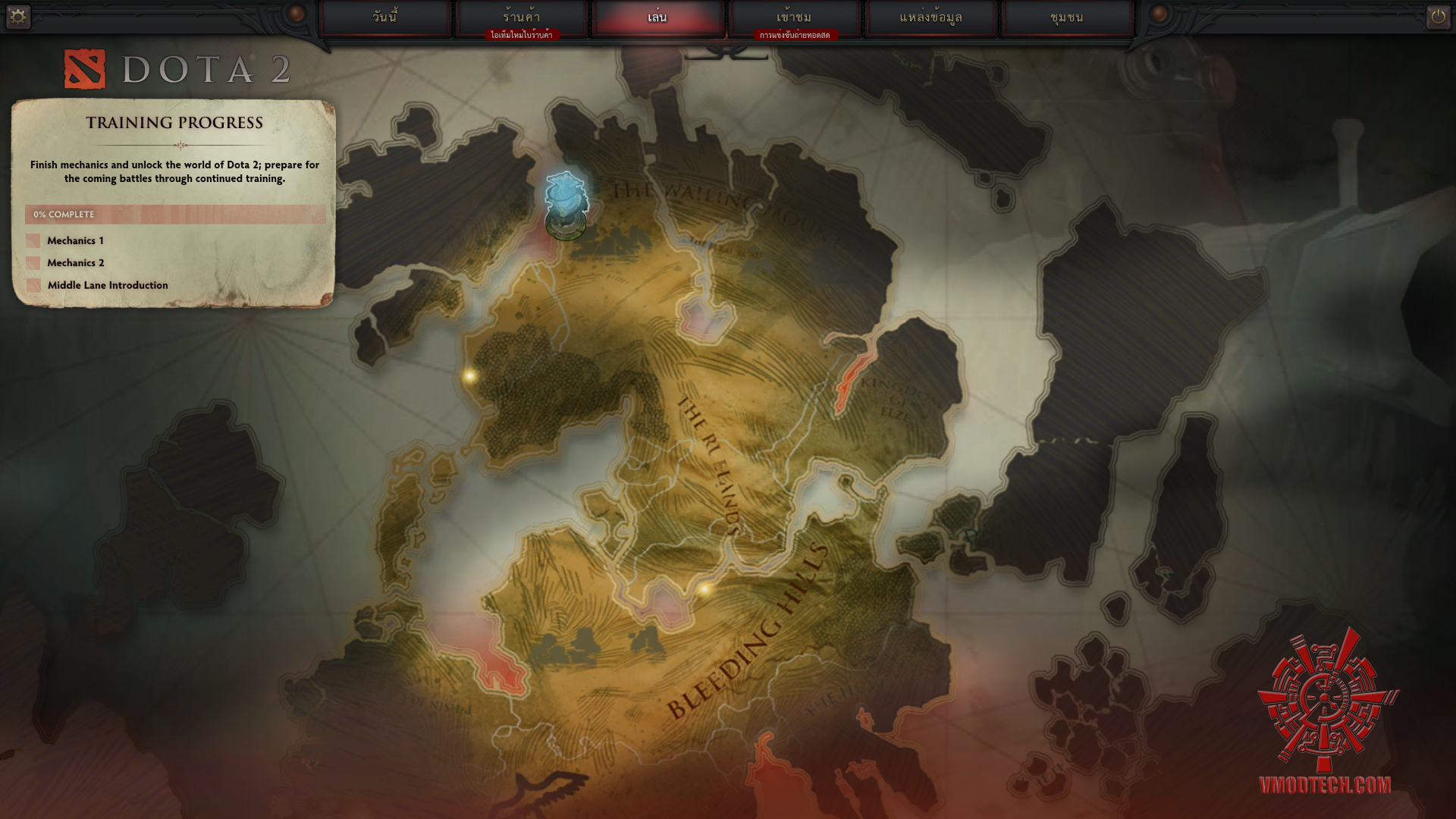This screenshot has width=1456, height=819.
Task: Open the live tournament notification label
Action: [795, 35]
